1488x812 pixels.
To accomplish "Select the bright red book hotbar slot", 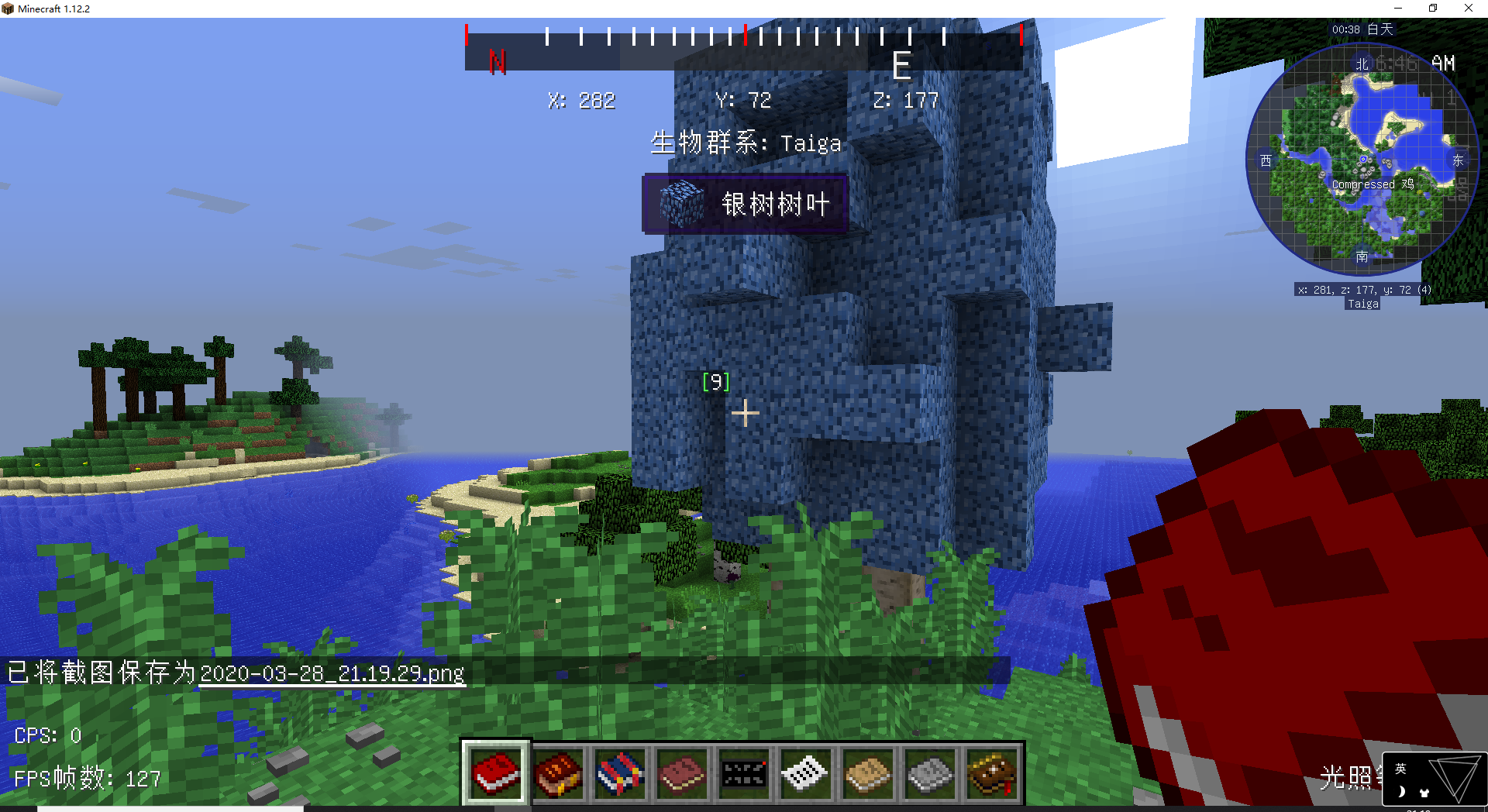I will coord(496,773).
